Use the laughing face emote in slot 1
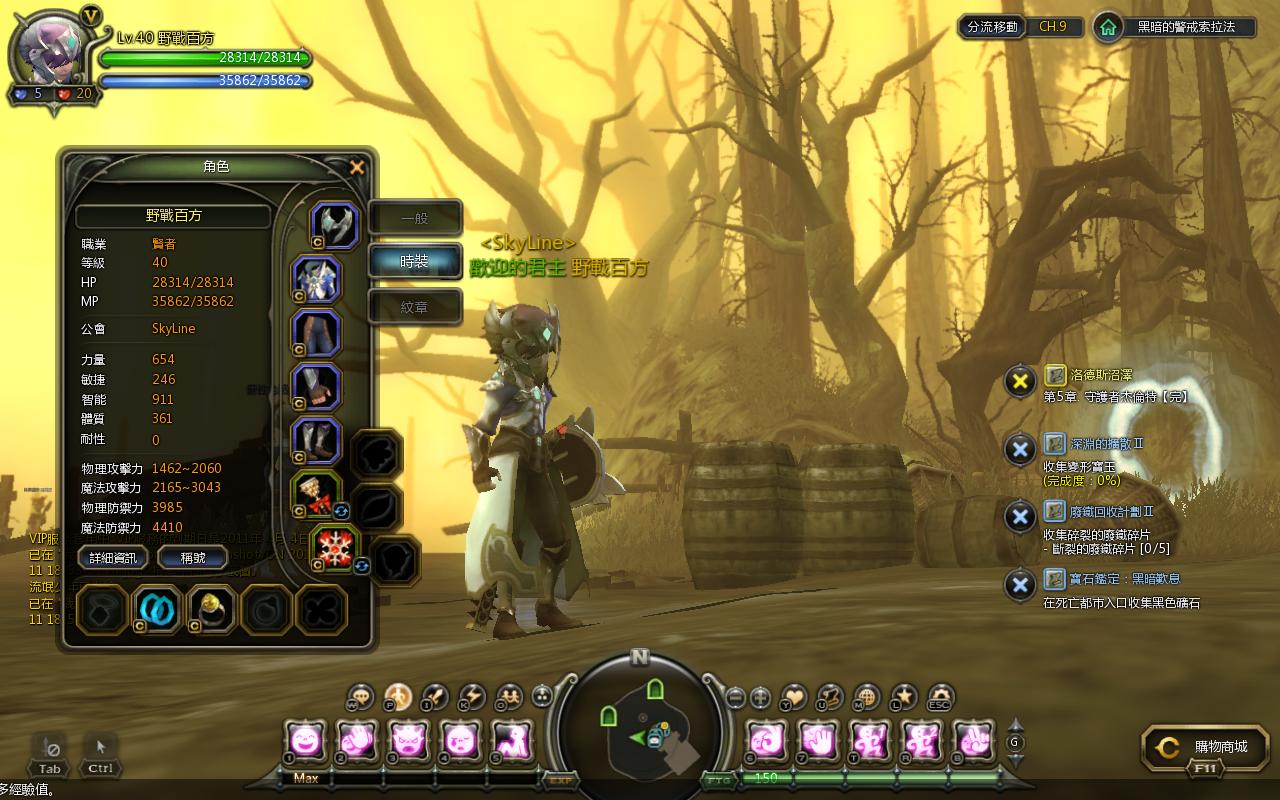 tap(304, 741)
